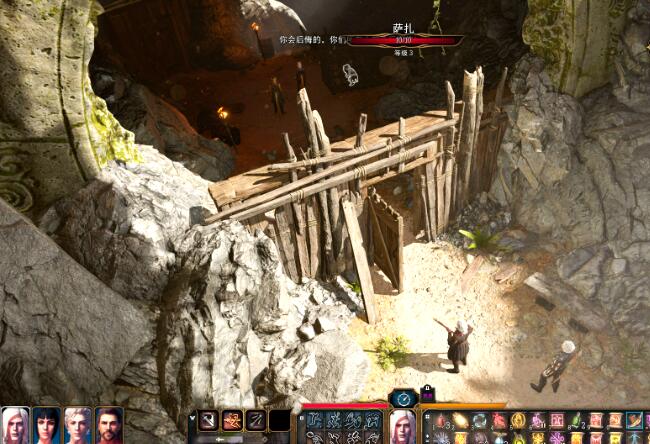Cast the teal swirl ring spell

click(x=479, y=421)
